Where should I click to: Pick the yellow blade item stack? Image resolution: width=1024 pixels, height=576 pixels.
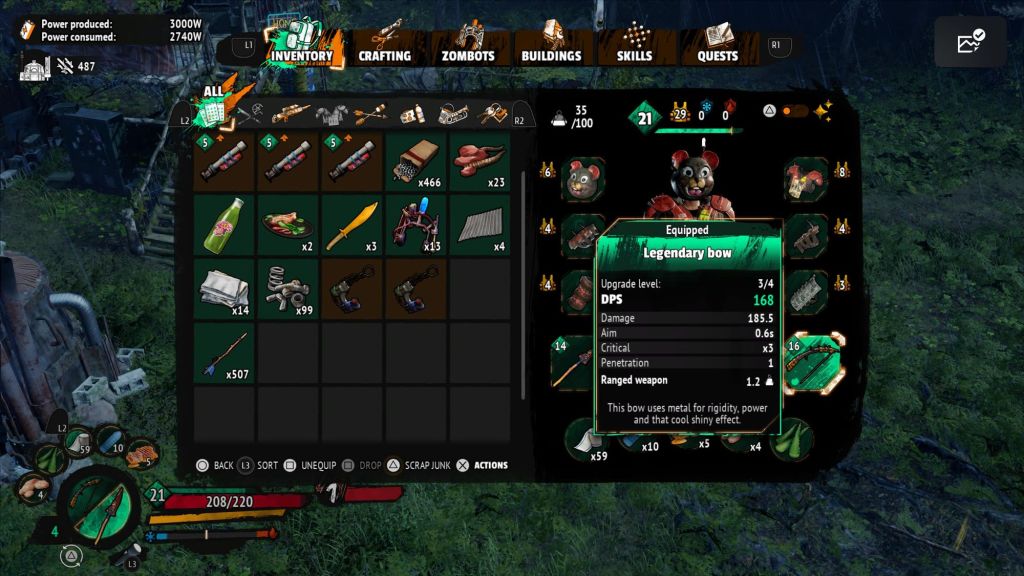click(351, 225)
